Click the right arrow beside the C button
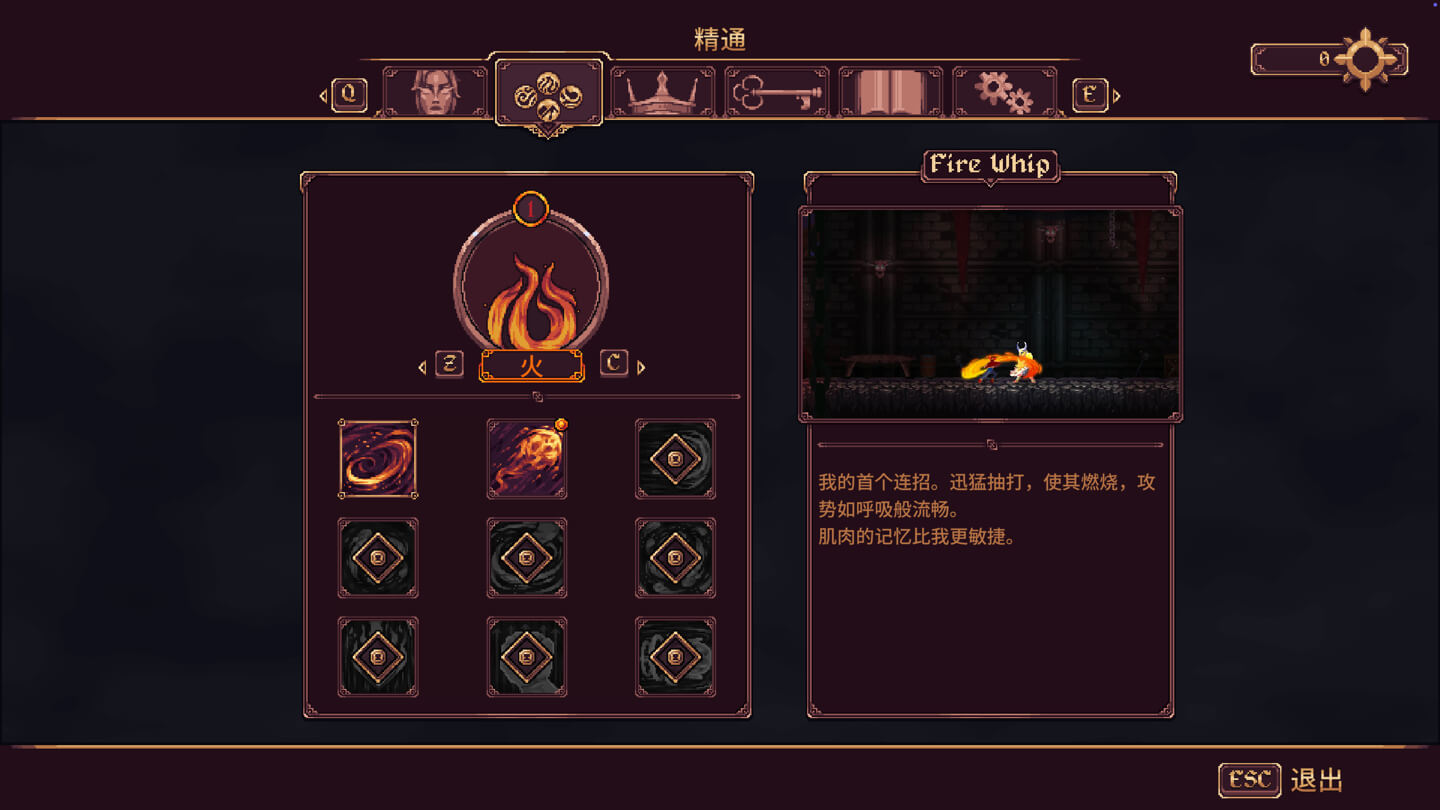The image size is (1440, 810). tap(640, 366)
